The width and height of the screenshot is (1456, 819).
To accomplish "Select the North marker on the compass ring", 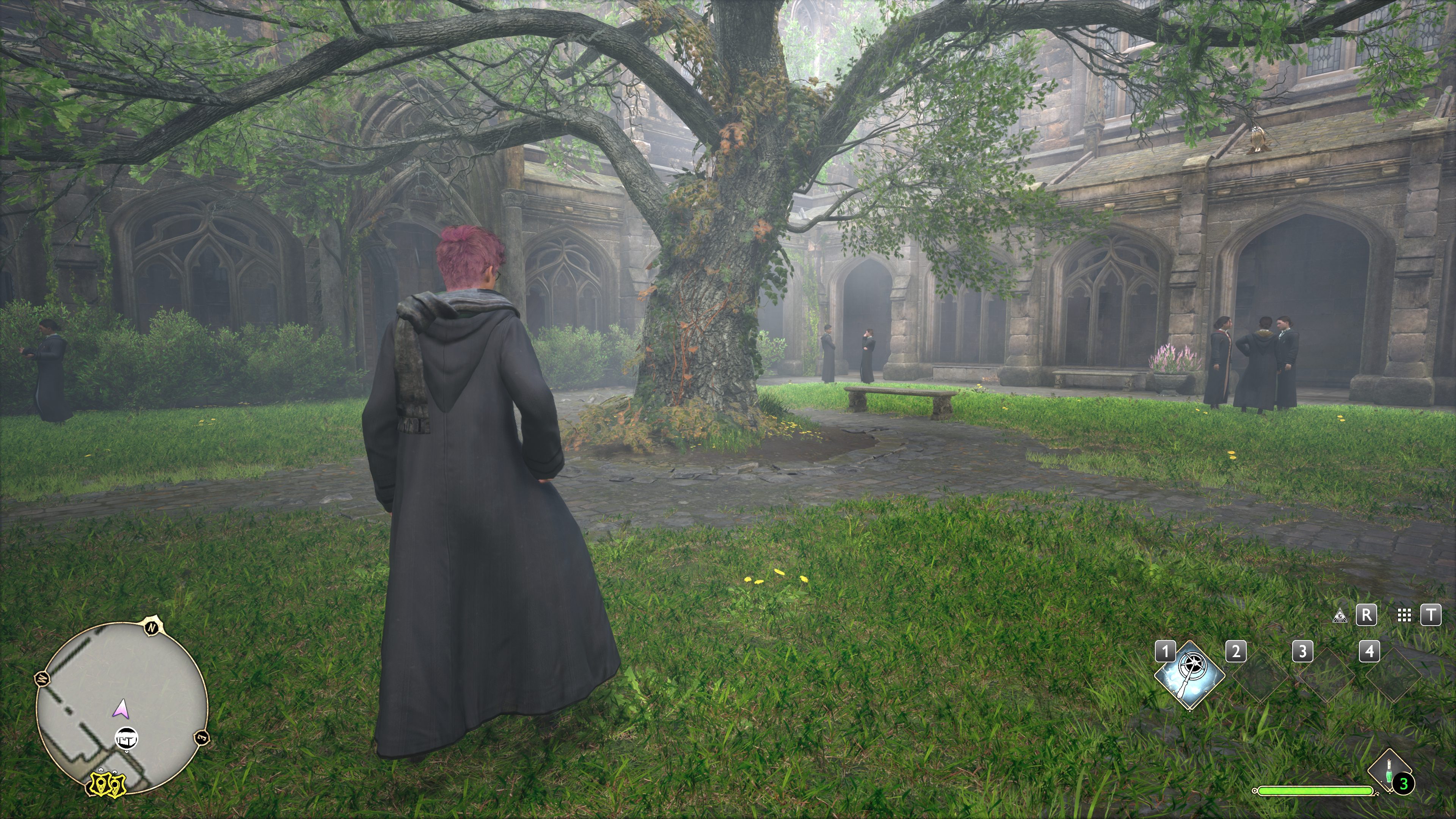I will tap(152, 628).
